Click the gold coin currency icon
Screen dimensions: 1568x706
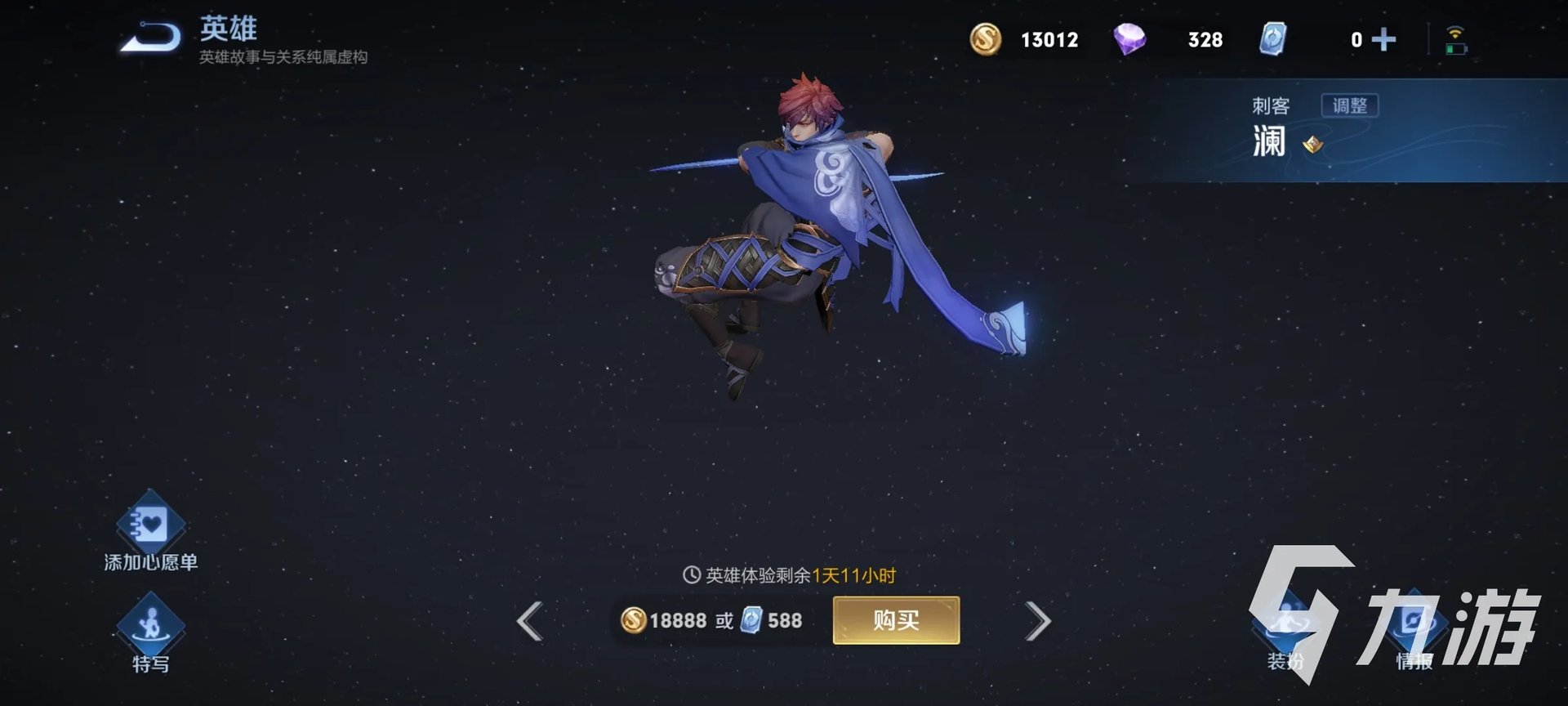pos(986,39)
